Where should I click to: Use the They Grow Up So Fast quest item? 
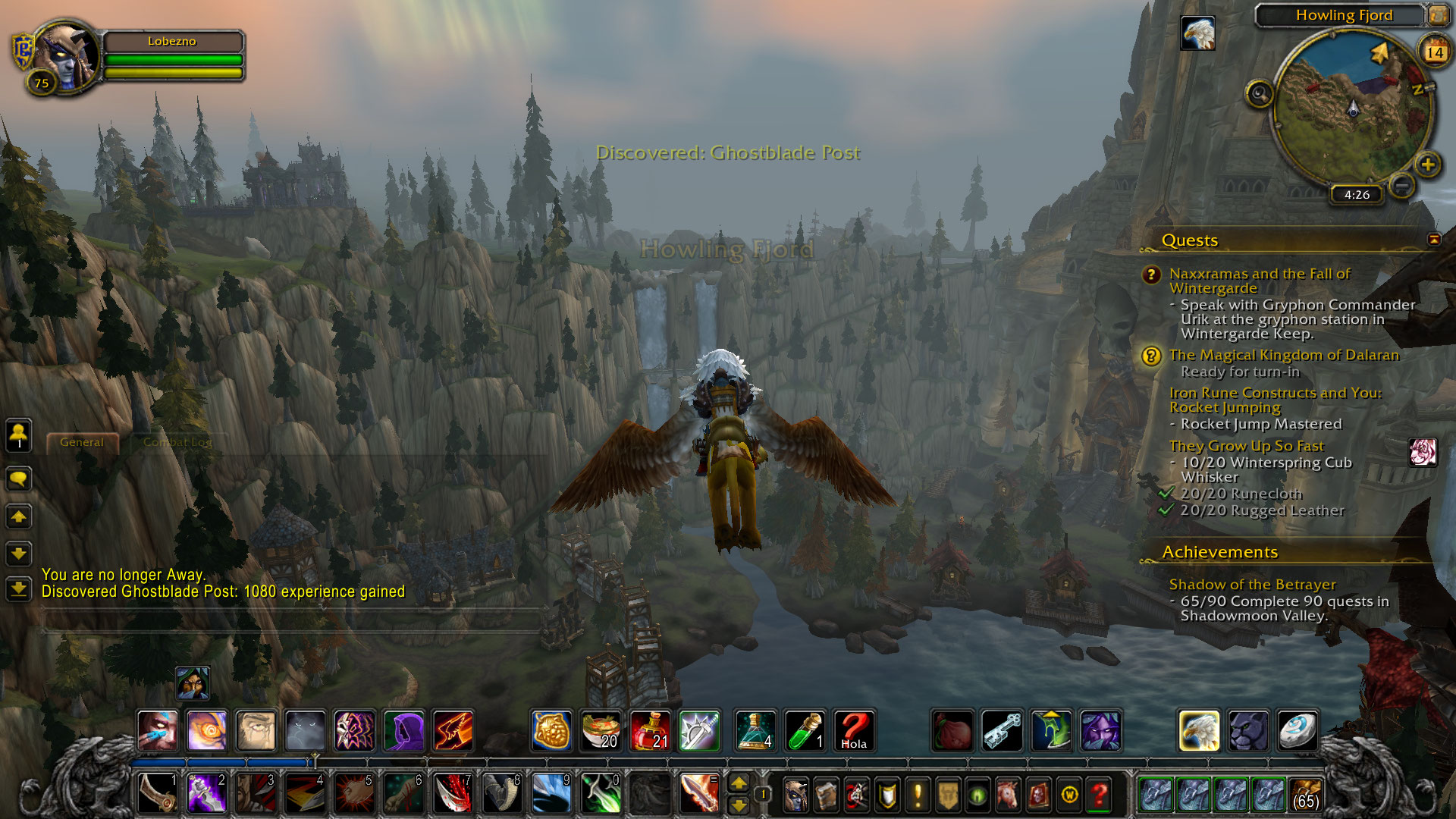coord(1423,452)
